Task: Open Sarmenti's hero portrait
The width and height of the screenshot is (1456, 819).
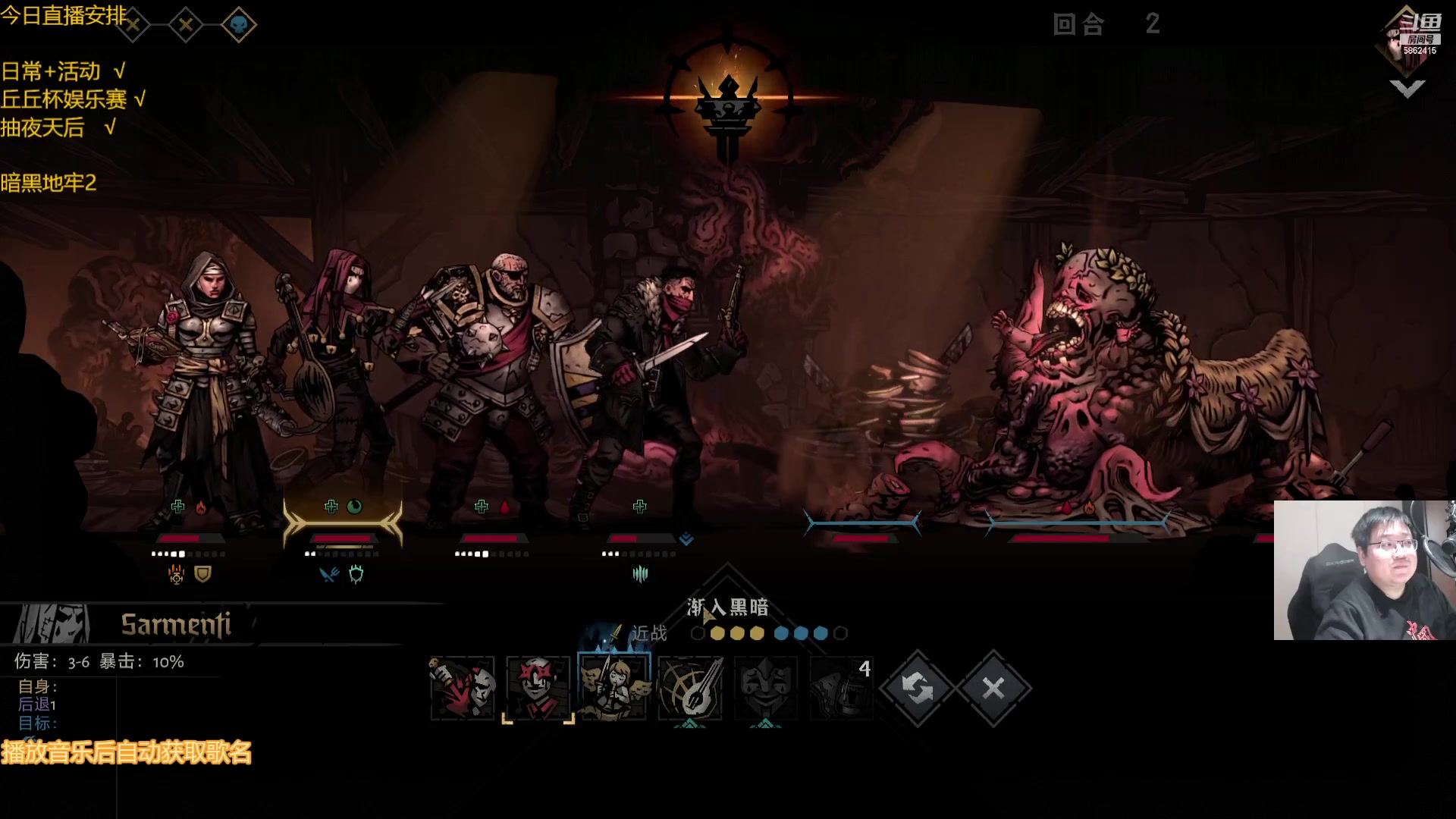Action: (52, 624)
